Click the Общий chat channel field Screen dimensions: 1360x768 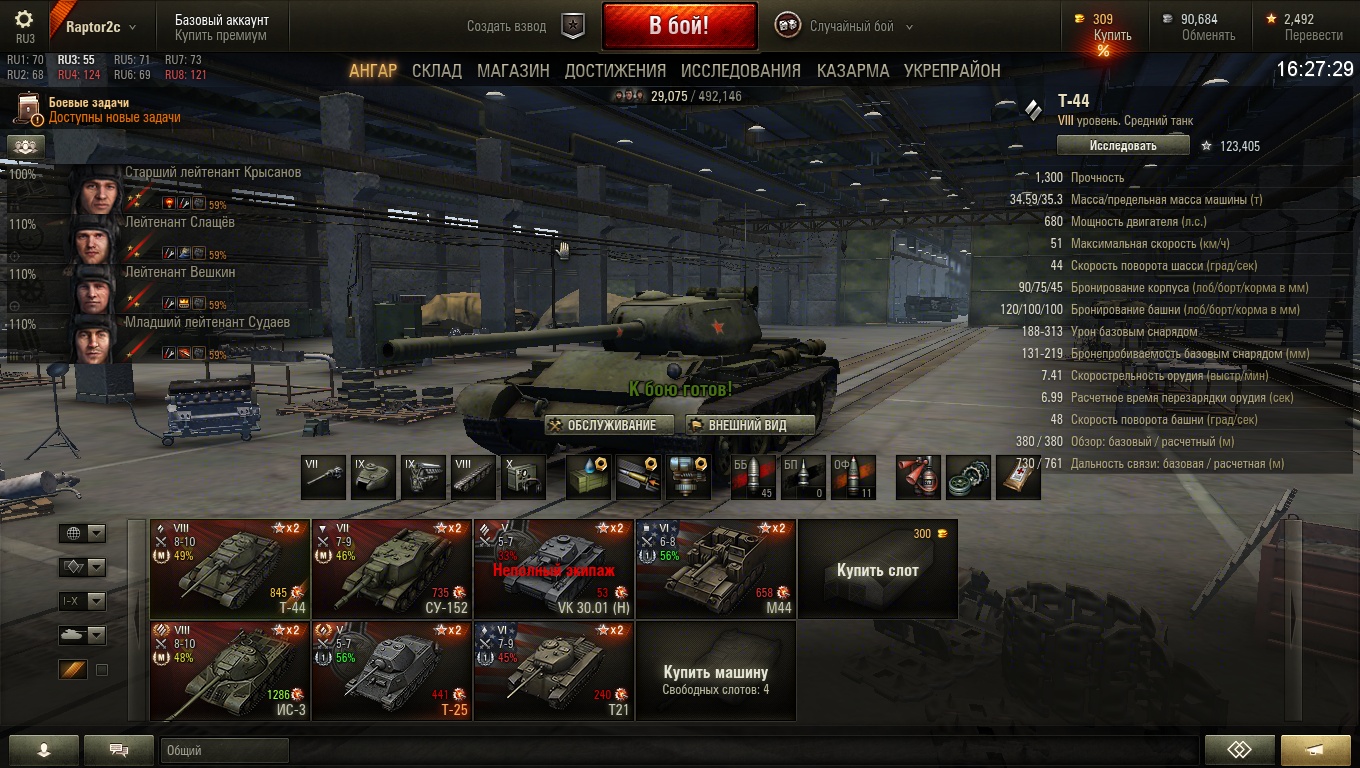(224, 750)
